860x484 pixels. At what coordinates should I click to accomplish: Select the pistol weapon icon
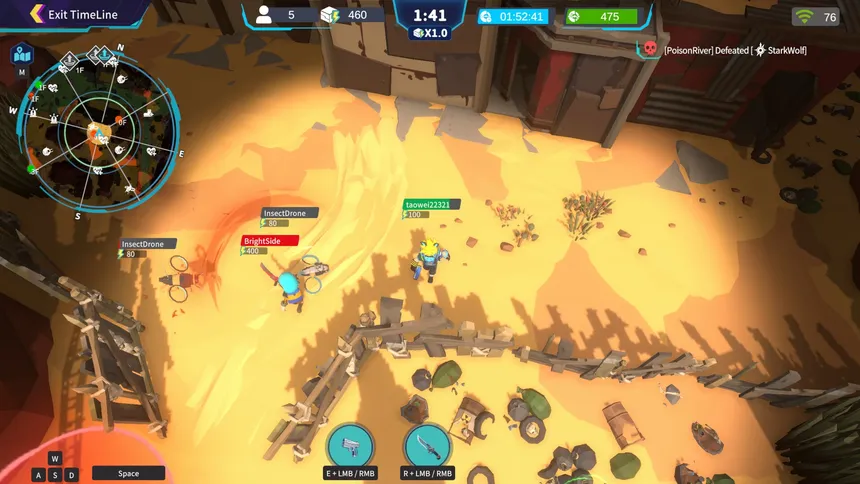point(350,445)
